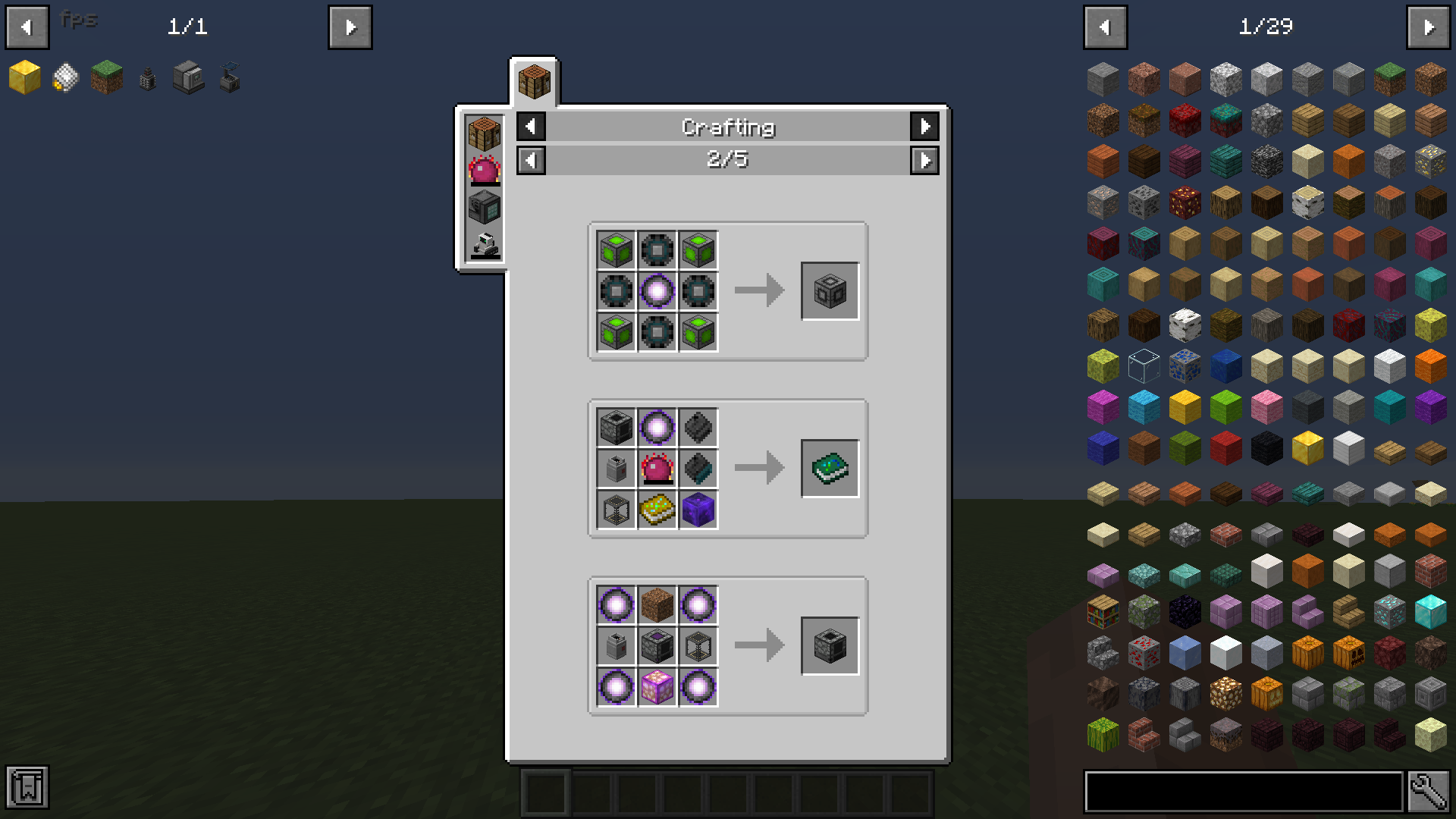Image resolution: width=1456 pixels, height=819 pixels.
Task: Click the output book item of the middle recipe
Action: pyautogui.click(x=830, y=468)
